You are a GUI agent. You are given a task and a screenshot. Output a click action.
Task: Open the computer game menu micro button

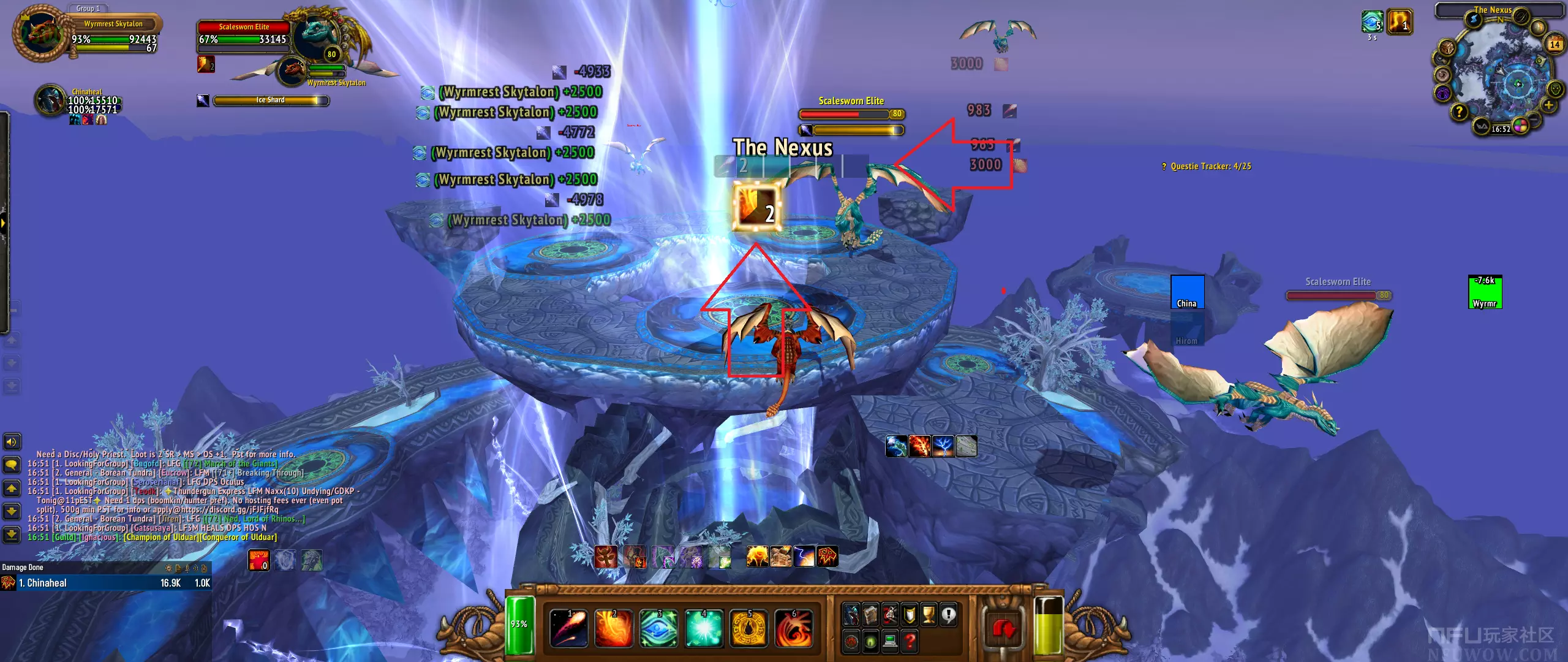[x=890, y=641]
